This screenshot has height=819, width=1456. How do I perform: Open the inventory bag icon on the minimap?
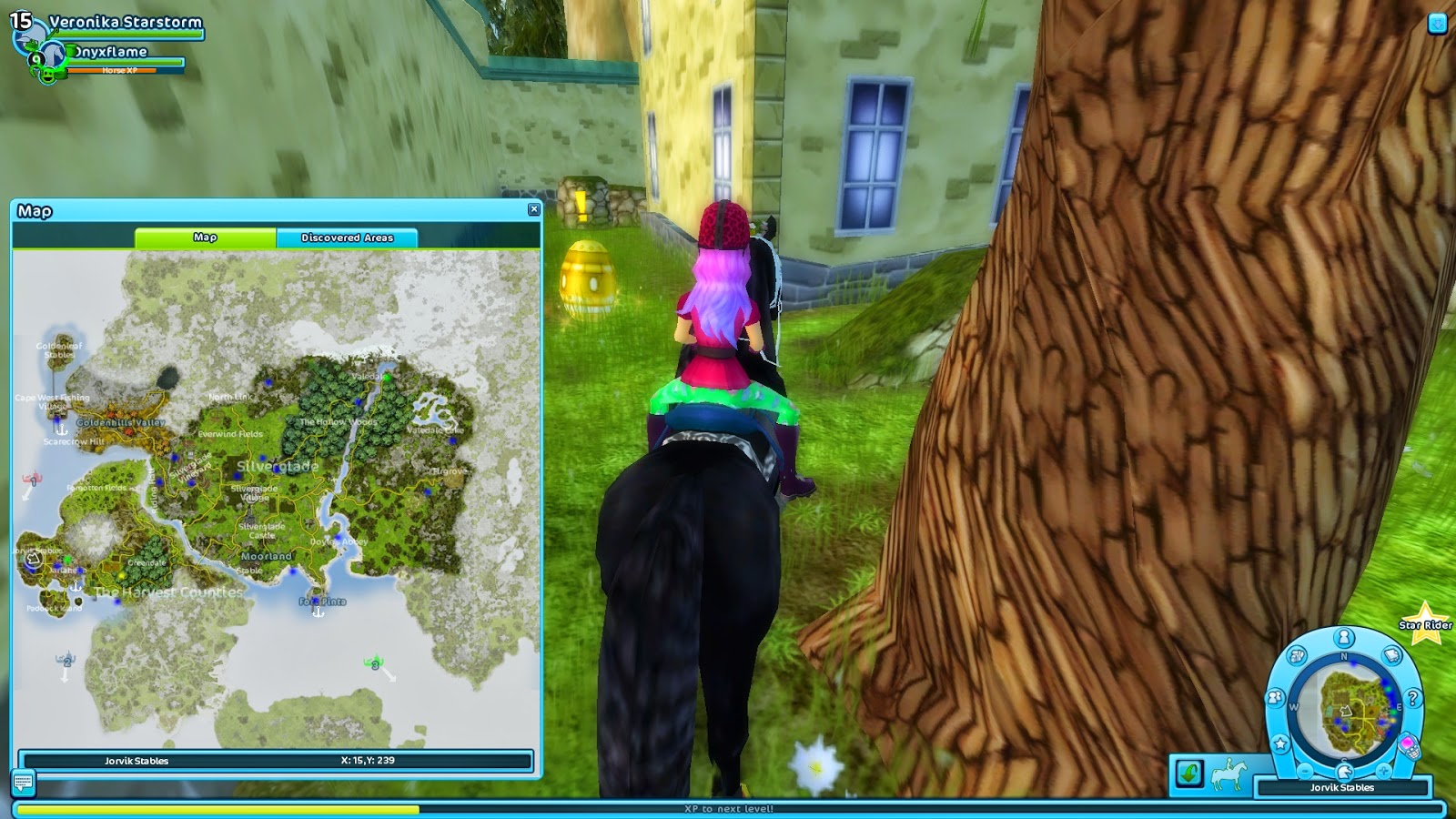[x=1296, y=654]
